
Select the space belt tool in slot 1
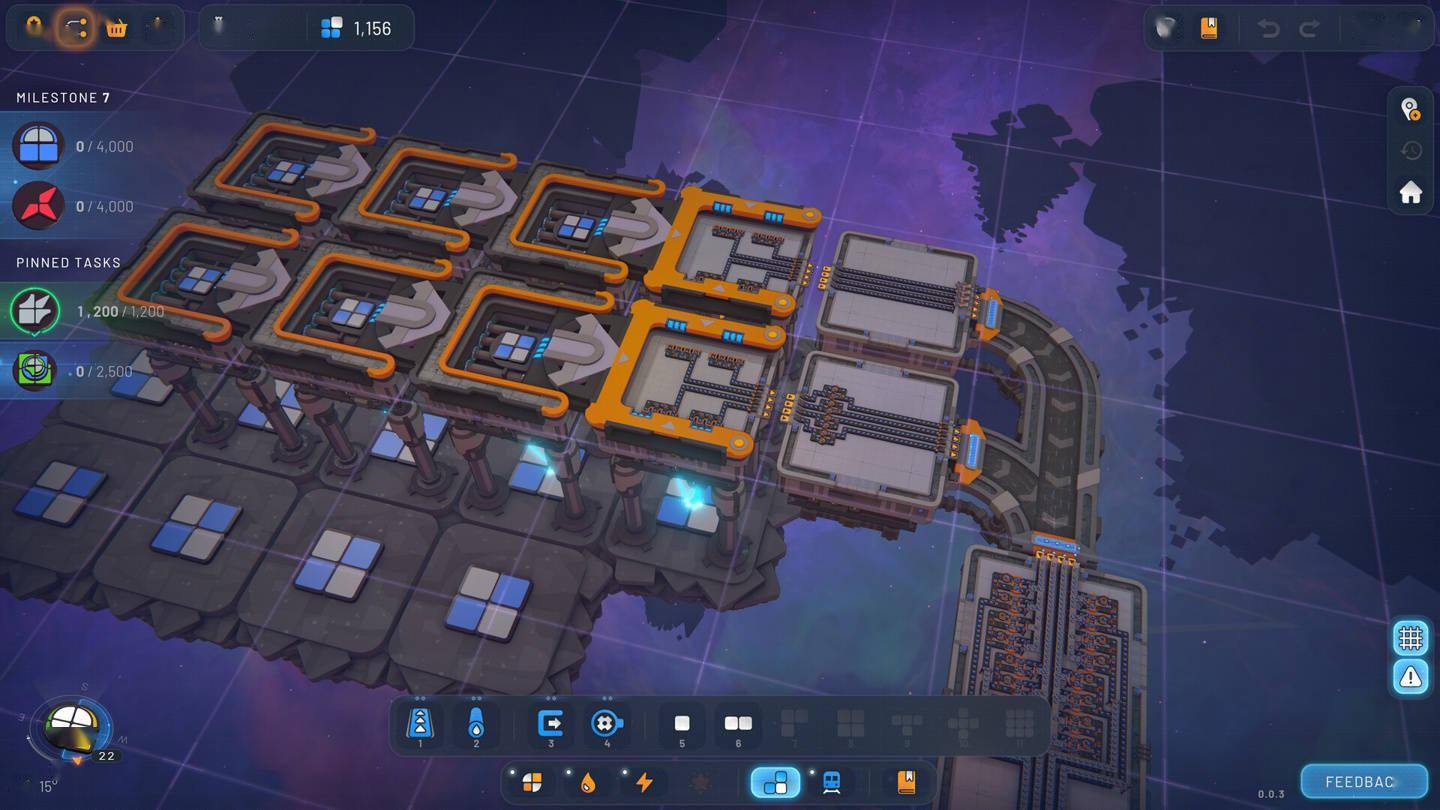tap(420, 723)
